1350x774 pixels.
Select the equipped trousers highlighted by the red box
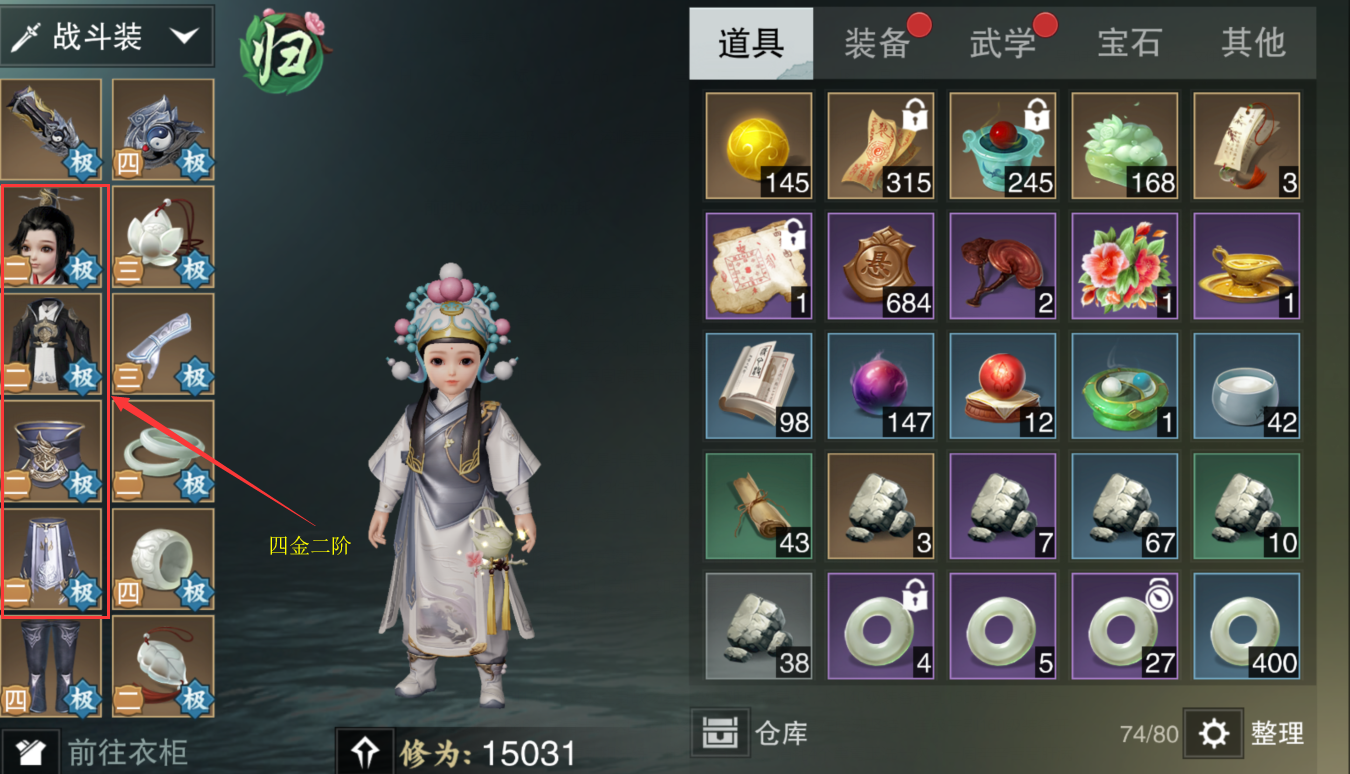pyautogui.click(x=51, y=560)
